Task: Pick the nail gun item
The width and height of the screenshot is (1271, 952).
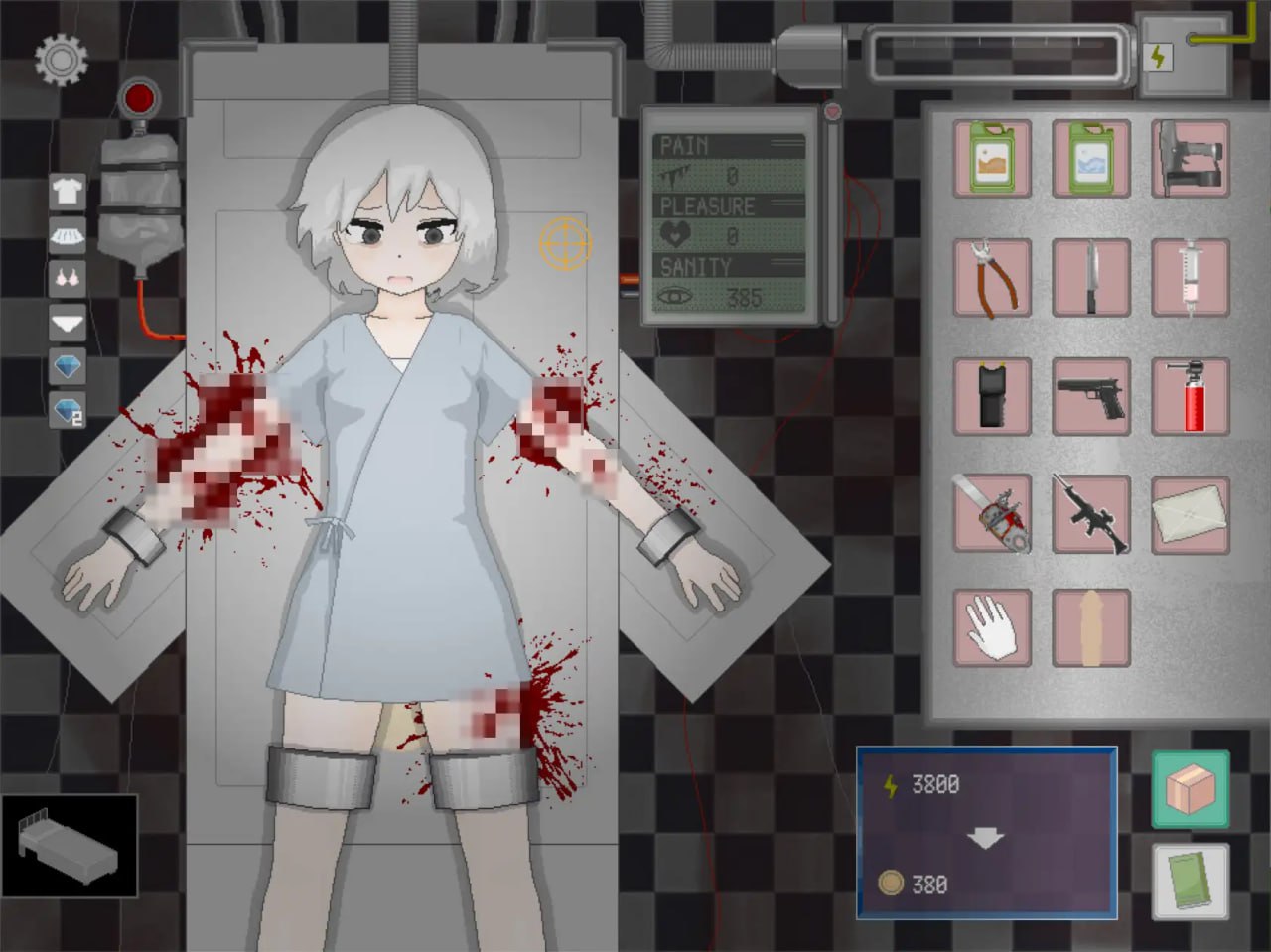Action: pyautogui.click(x=1190, y=159)
